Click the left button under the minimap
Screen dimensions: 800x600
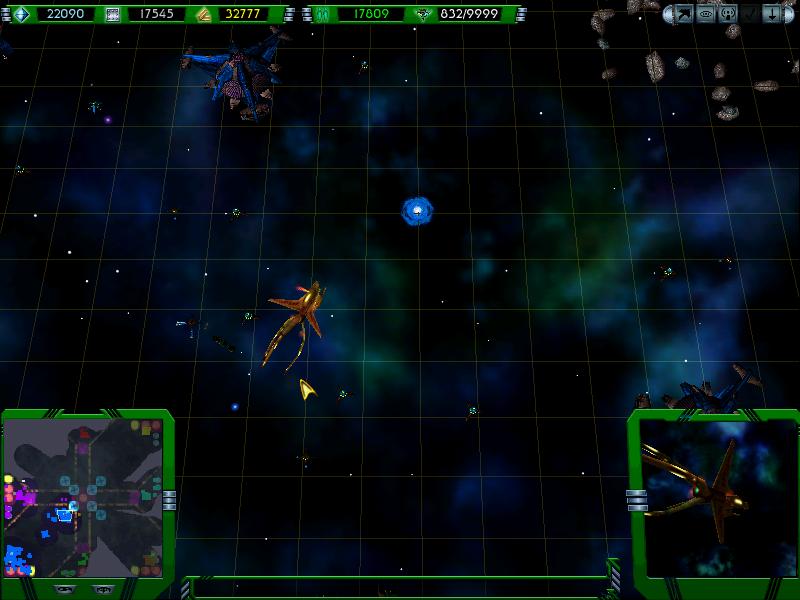click(x=63, y=589)
